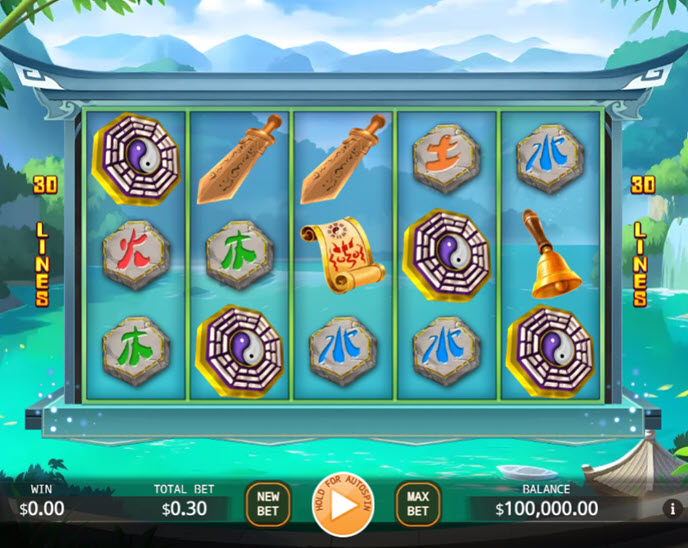Open the game info panel
The image size is (688, 548).
click(672, 508)
